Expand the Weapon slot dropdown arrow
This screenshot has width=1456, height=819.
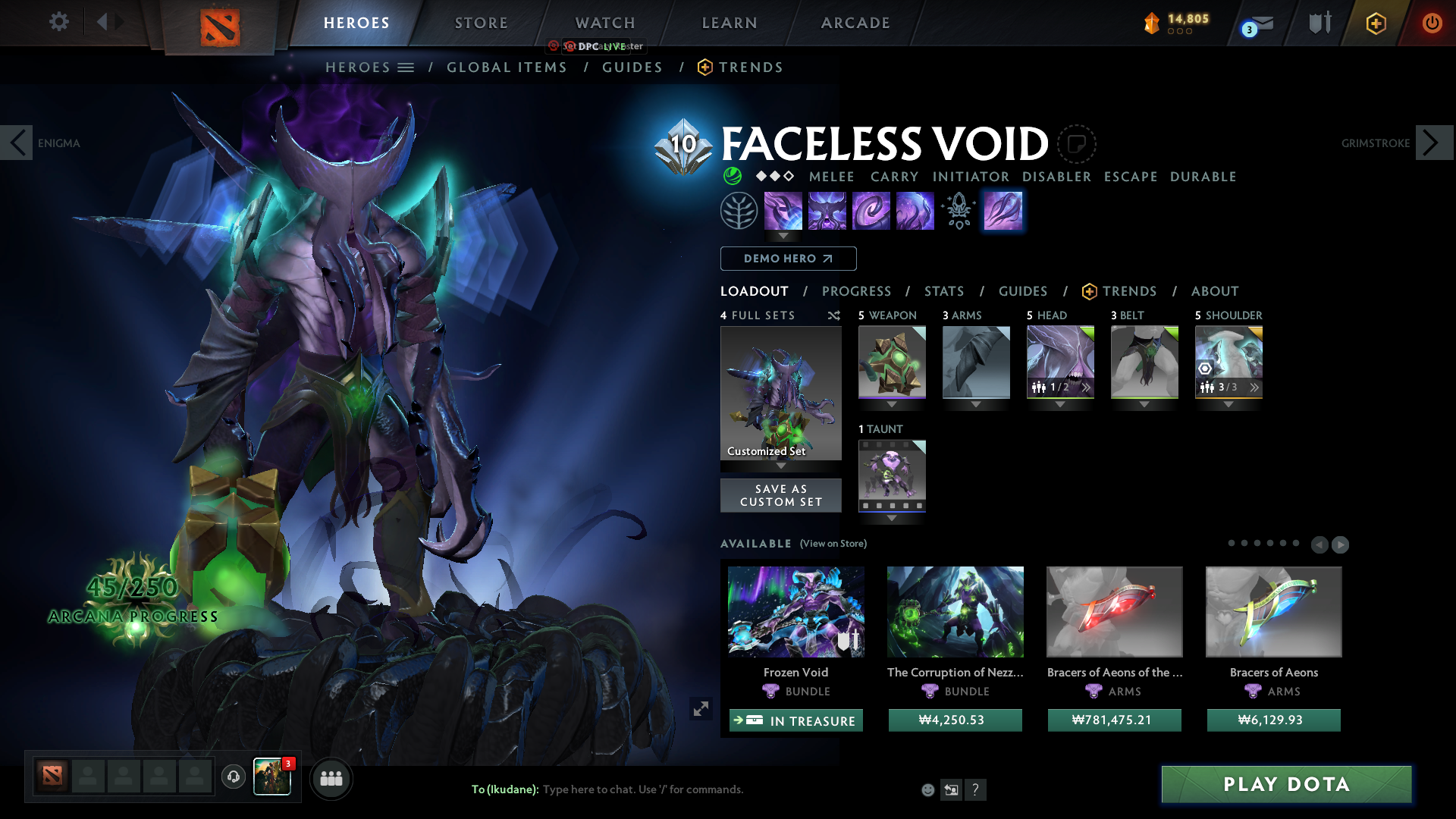(x=891, y=405)
